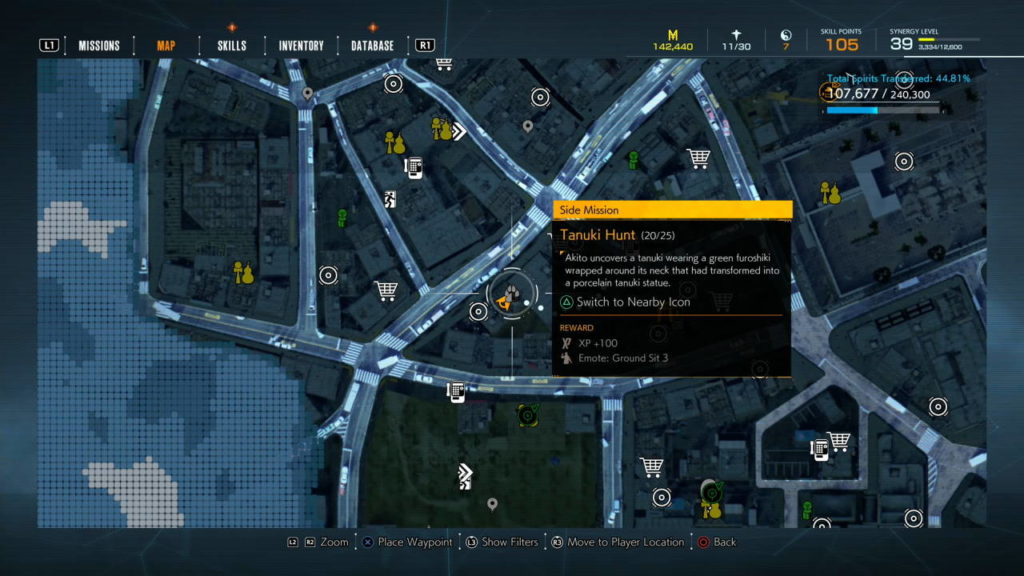View the Database tab

(x=372, y=45)
